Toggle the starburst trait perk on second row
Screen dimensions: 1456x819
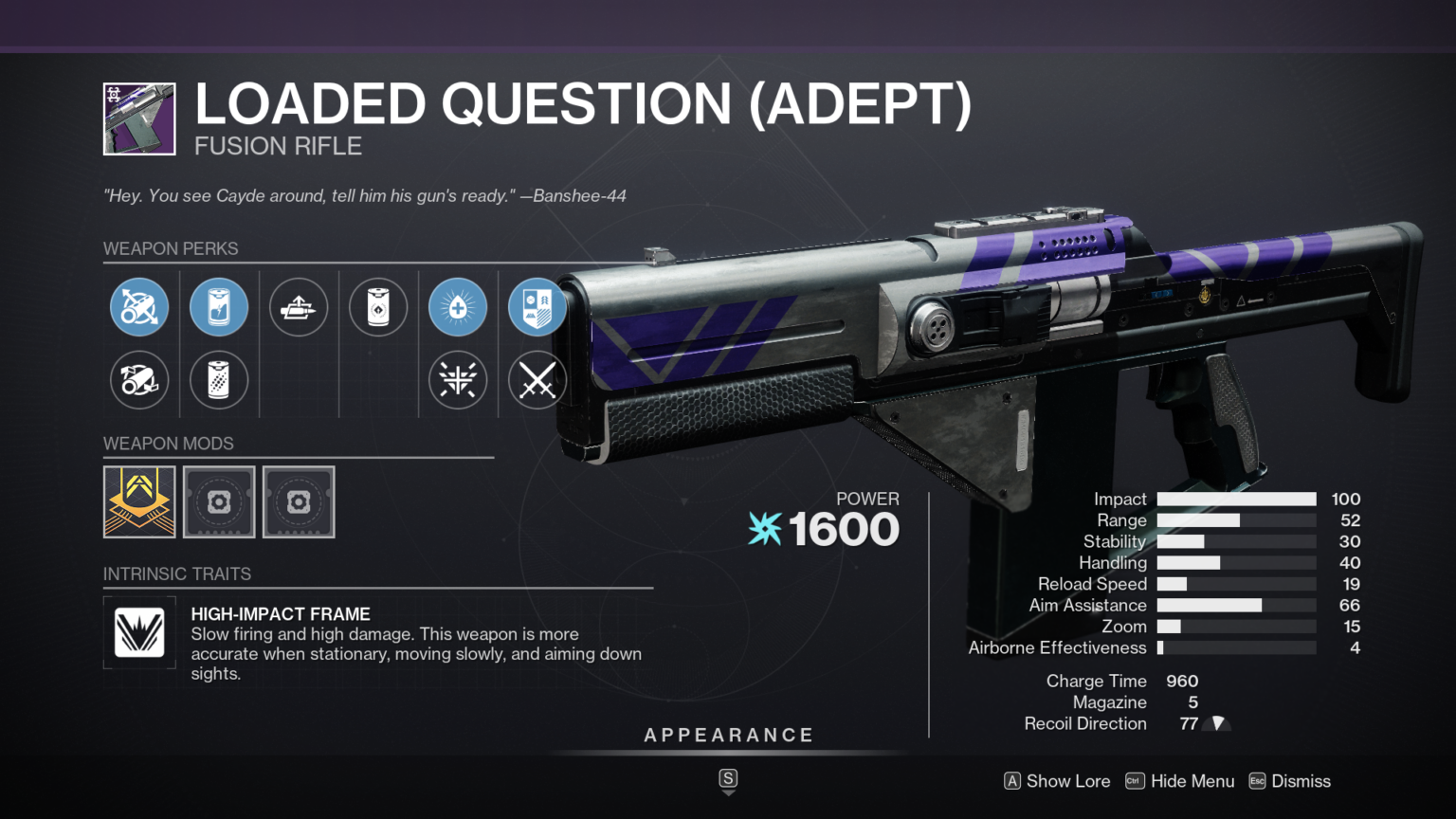(x=458, y=380)
